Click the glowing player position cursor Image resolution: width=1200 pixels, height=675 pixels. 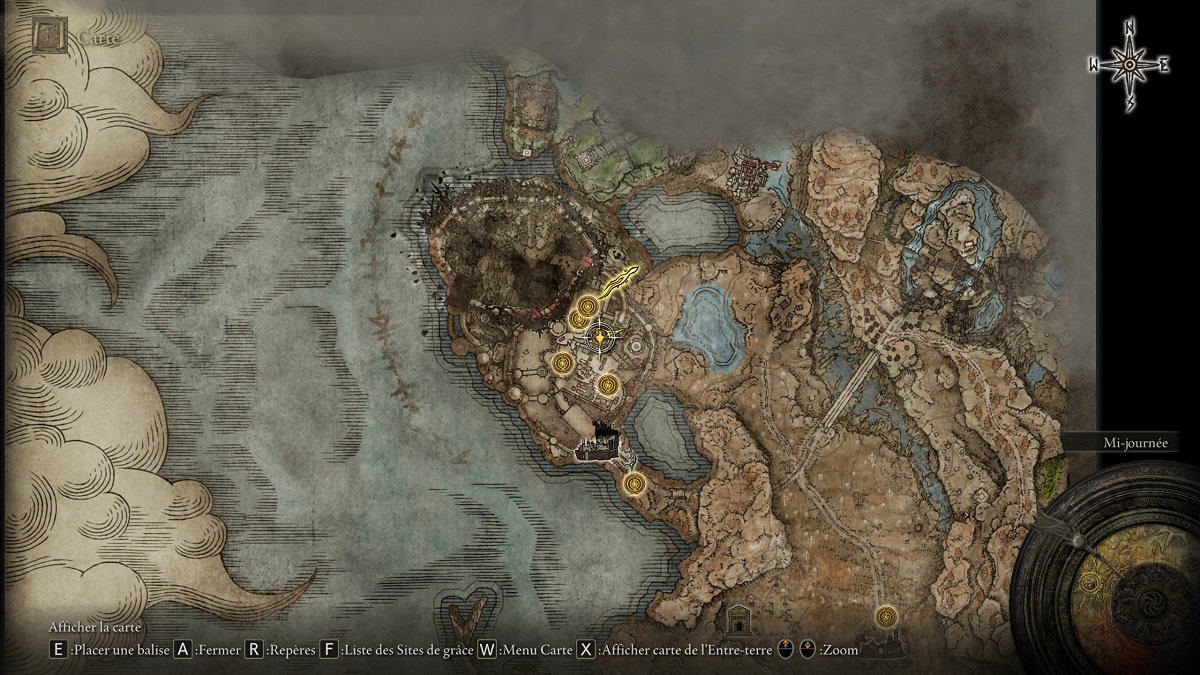599,338
